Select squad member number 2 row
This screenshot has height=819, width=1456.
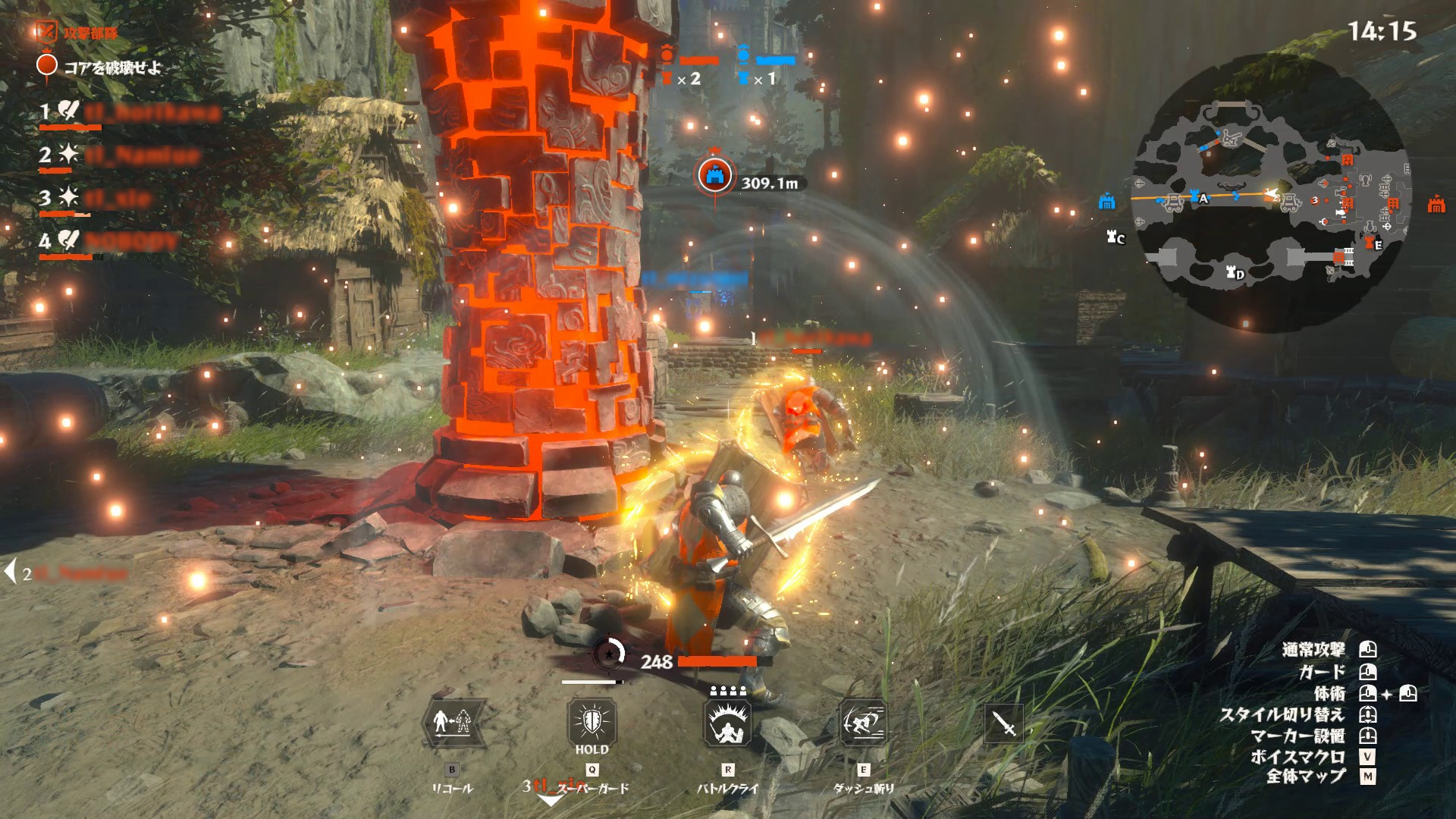[120, 156]
